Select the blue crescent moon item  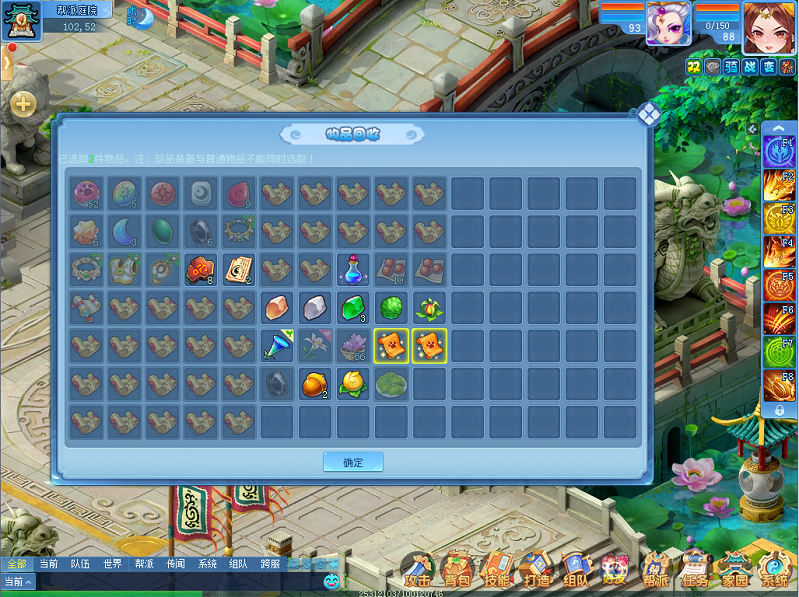tap(124, 231)
